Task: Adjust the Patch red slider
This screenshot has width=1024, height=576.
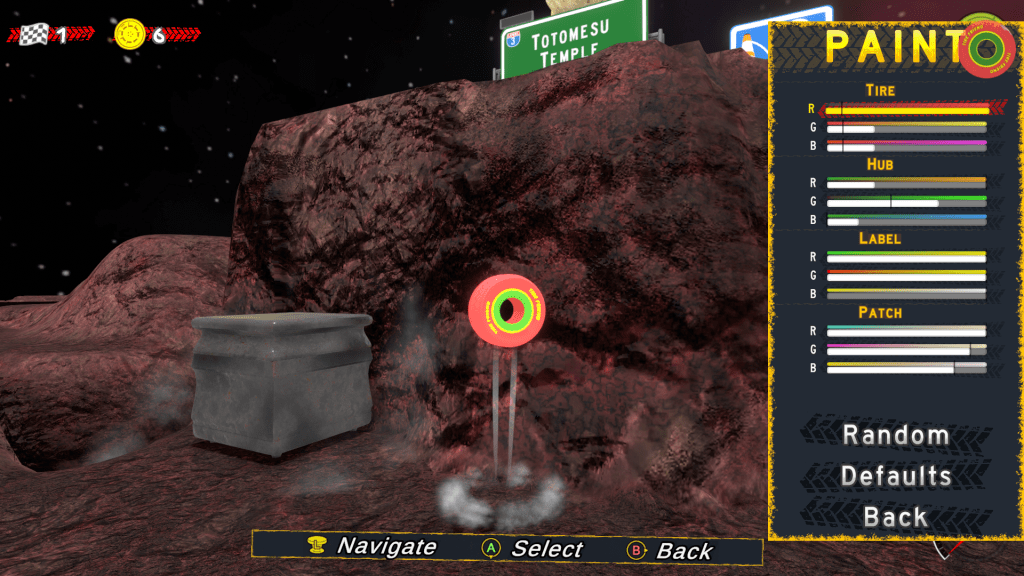Action: pos(906,331)
